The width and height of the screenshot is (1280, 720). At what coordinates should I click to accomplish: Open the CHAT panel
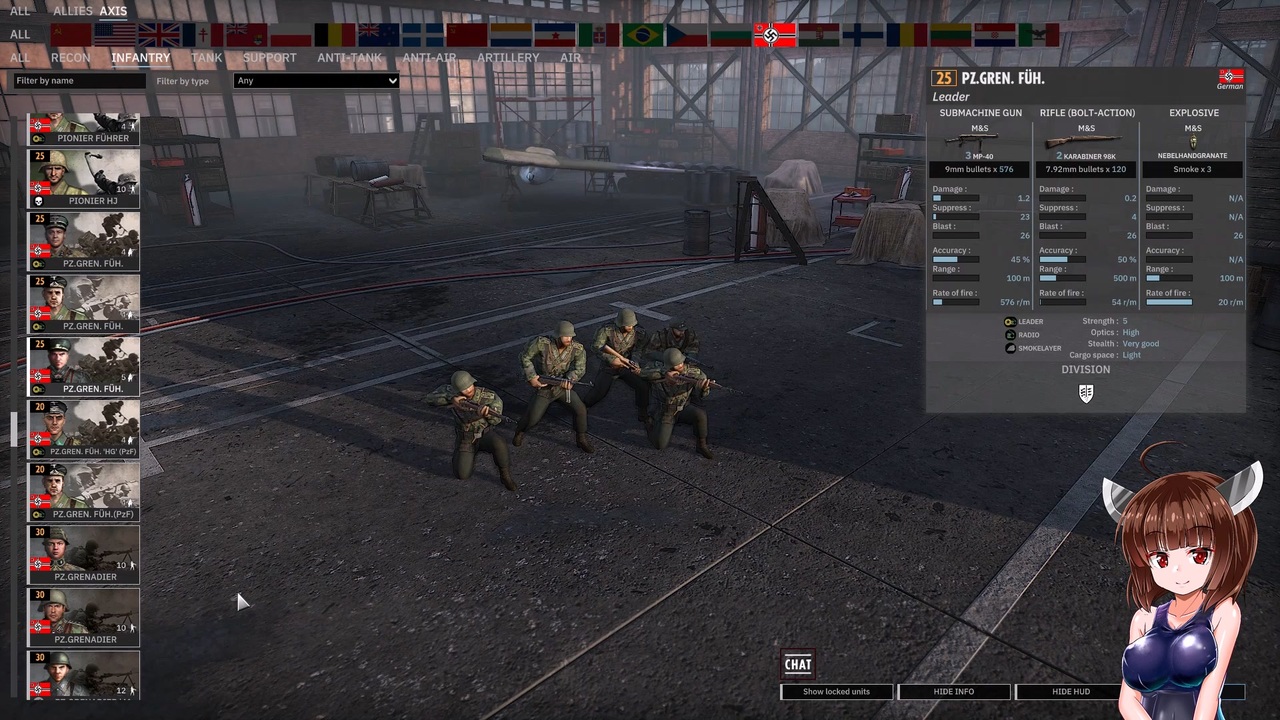[x=797, y=664]
